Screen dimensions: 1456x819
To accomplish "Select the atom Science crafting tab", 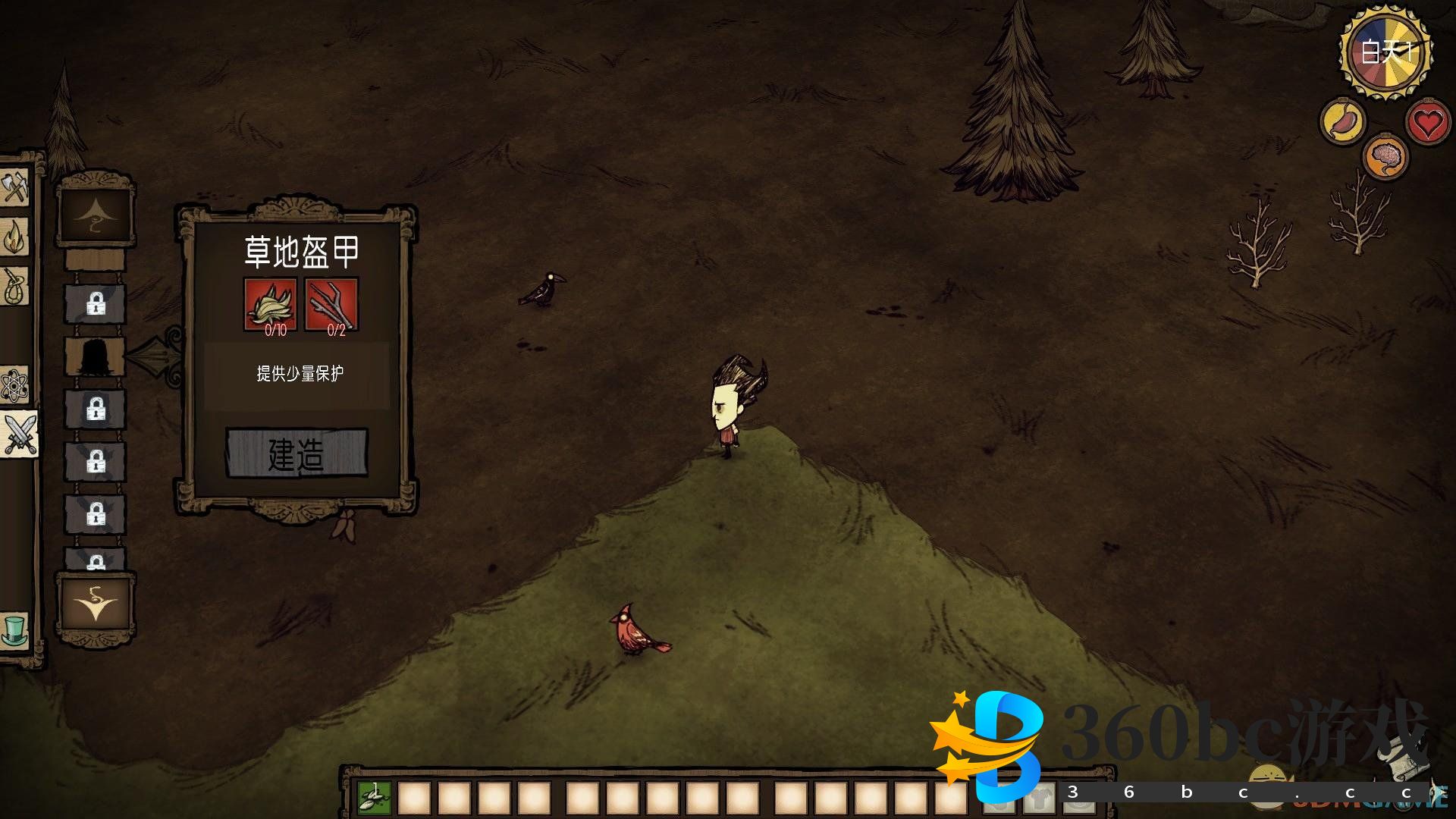I will [14, 385].
